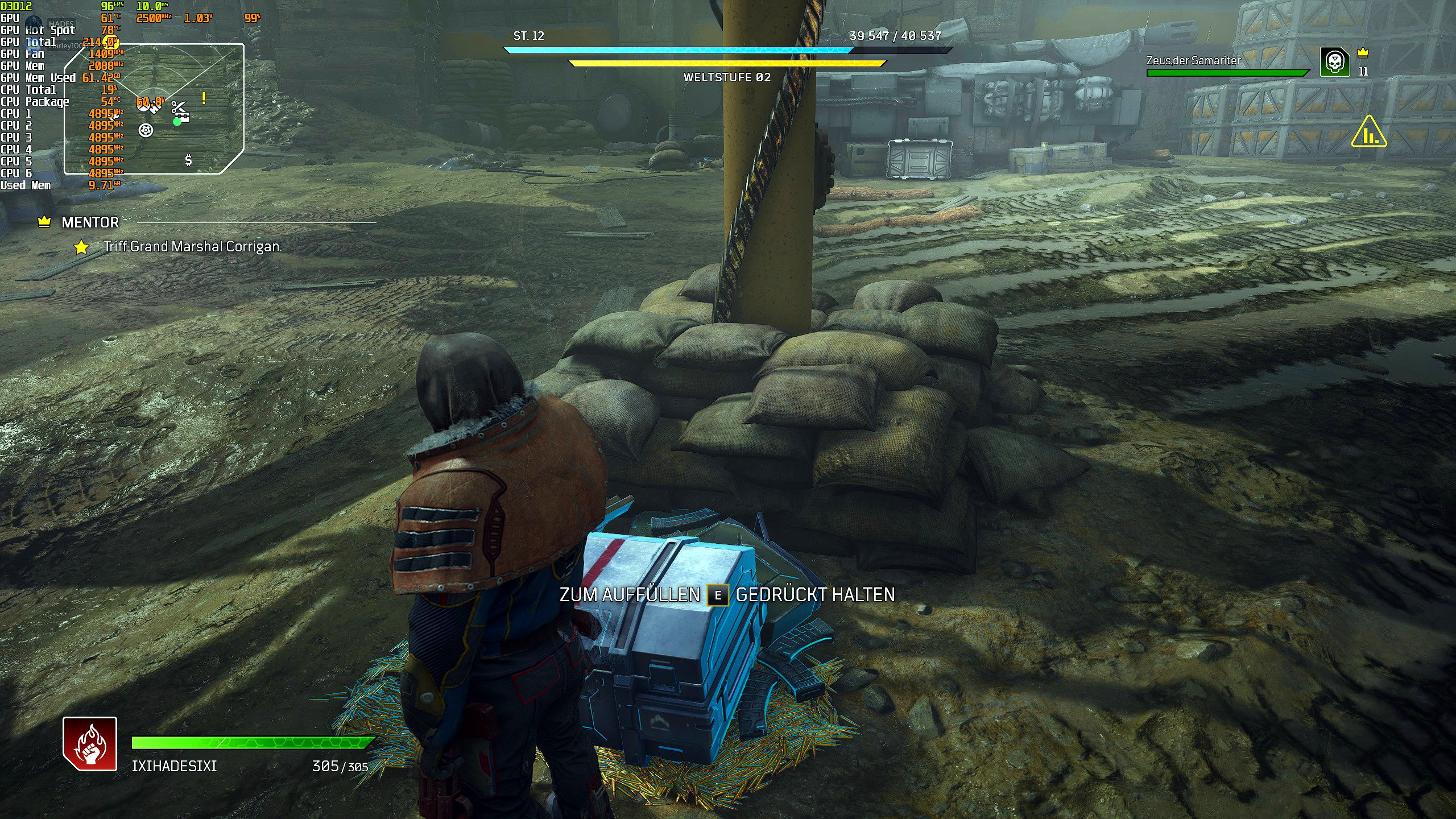Click the dollar sign vendor marker on minimap
Viewport: 1456px width, 819px height.
tap(188, 160)
